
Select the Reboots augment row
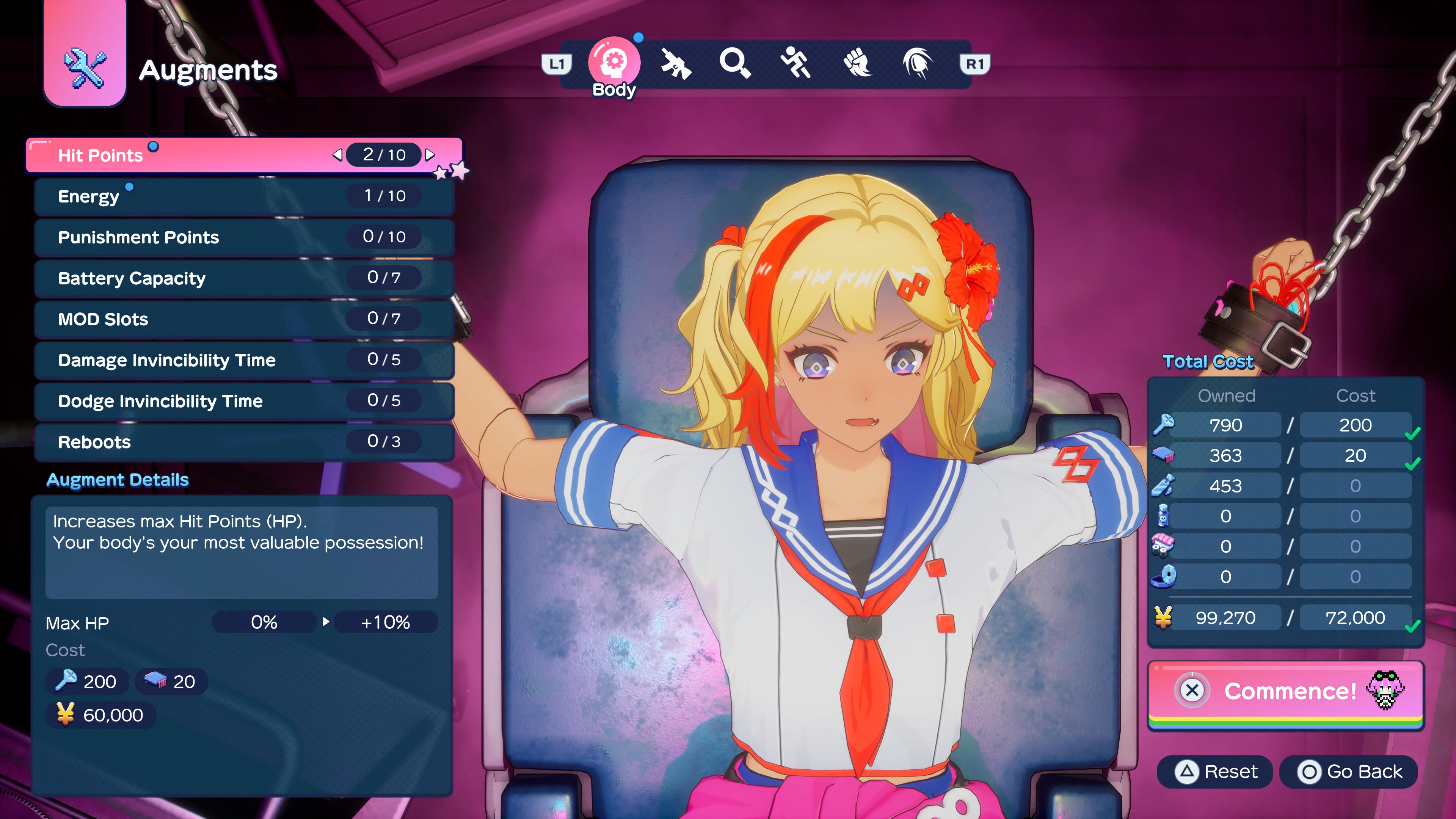[x=243, y=442]
